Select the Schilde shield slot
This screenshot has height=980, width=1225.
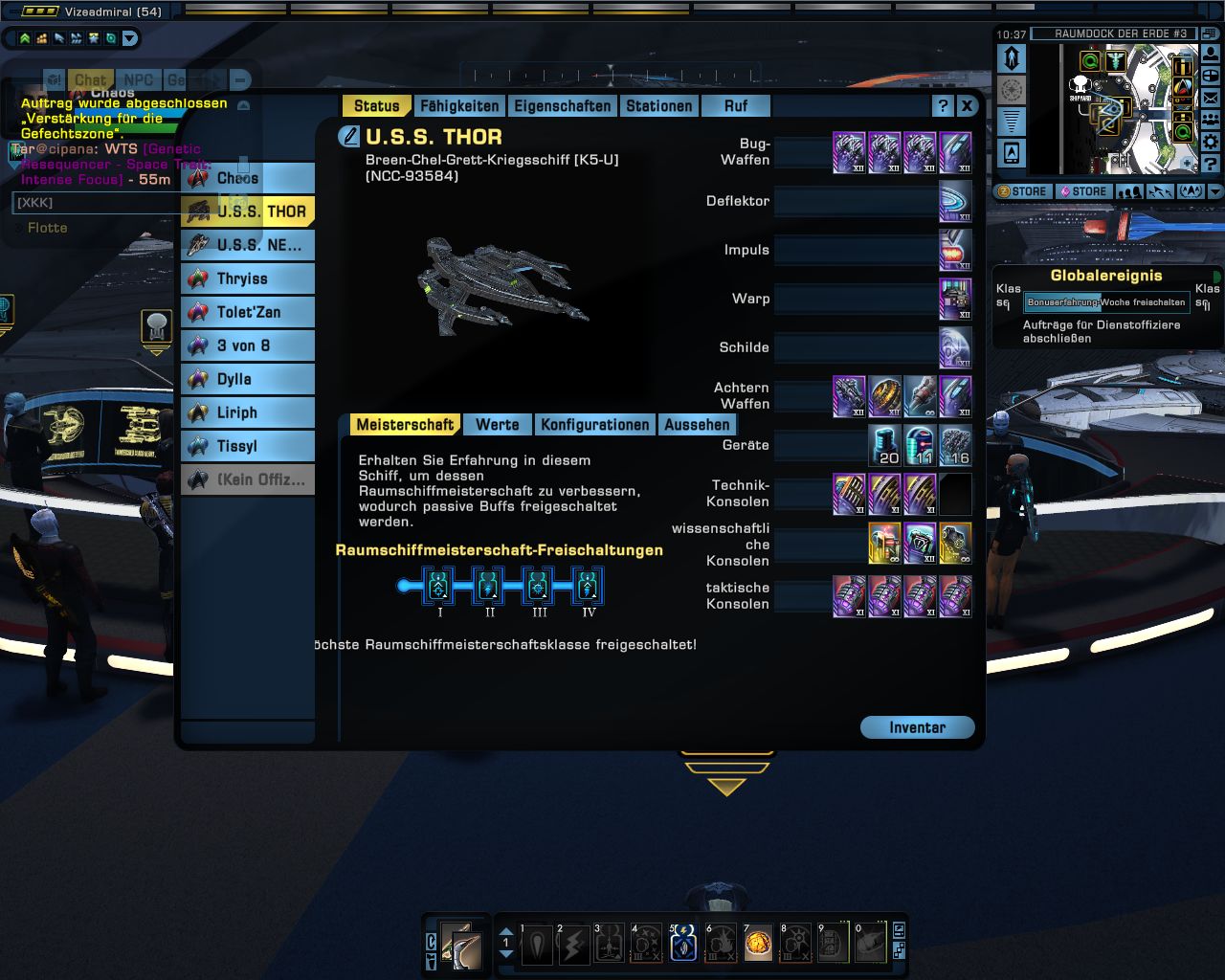point(955,347)
